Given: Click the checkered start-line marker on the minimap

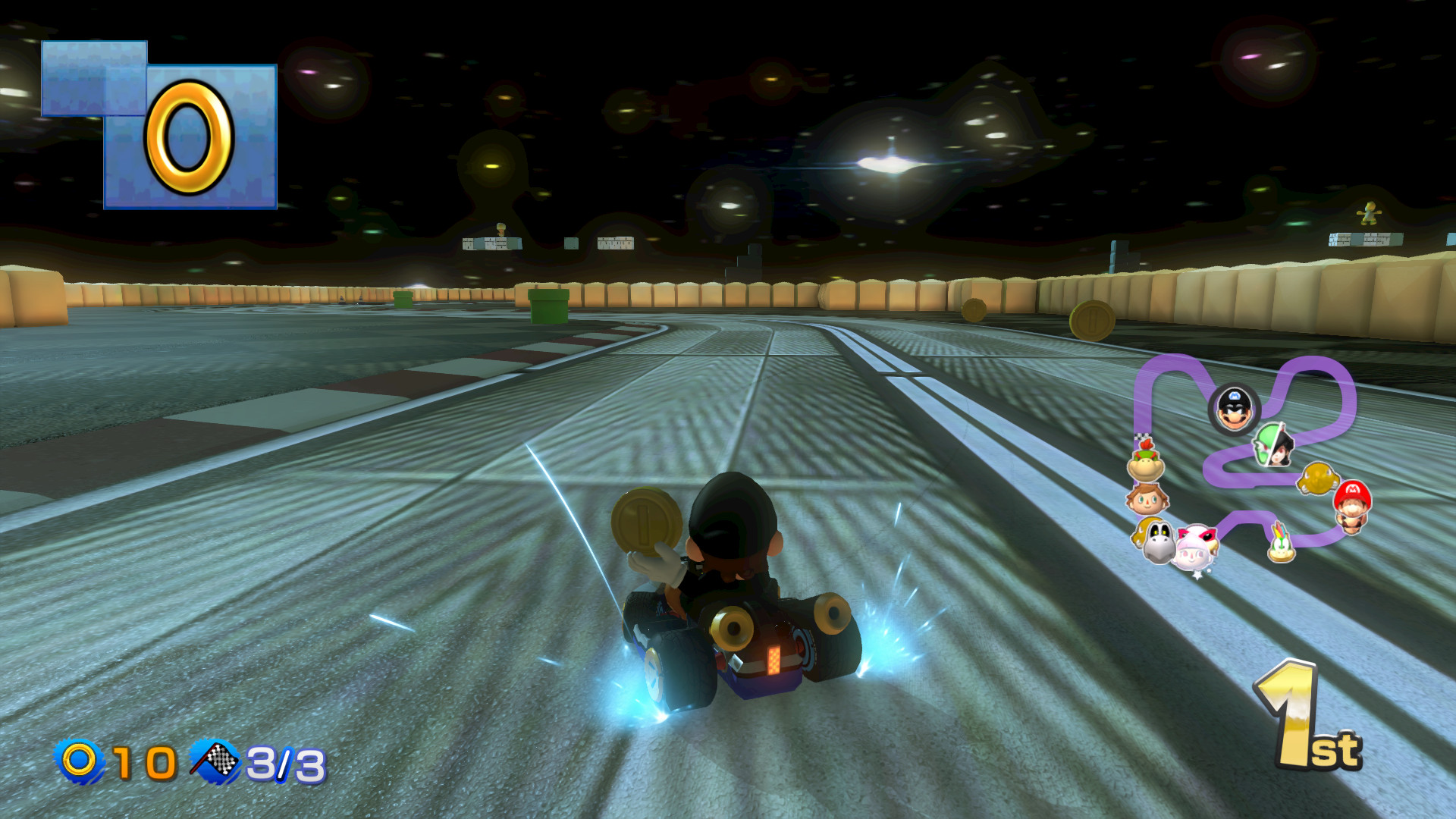Looking at the screenshot, I should pyautogui.click(x=1141, y=435).
